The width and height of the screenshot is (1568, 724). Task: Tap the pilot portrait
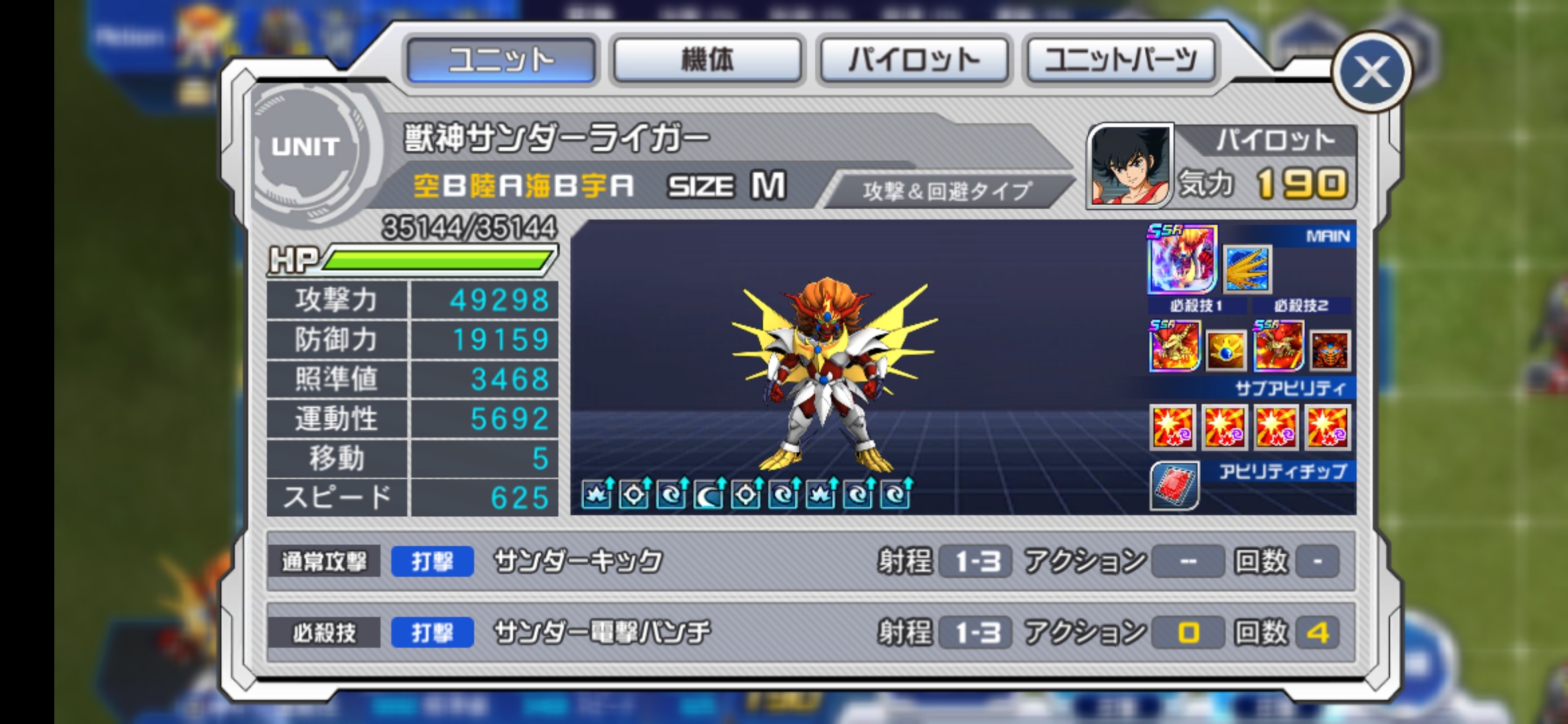point(1130,166)
